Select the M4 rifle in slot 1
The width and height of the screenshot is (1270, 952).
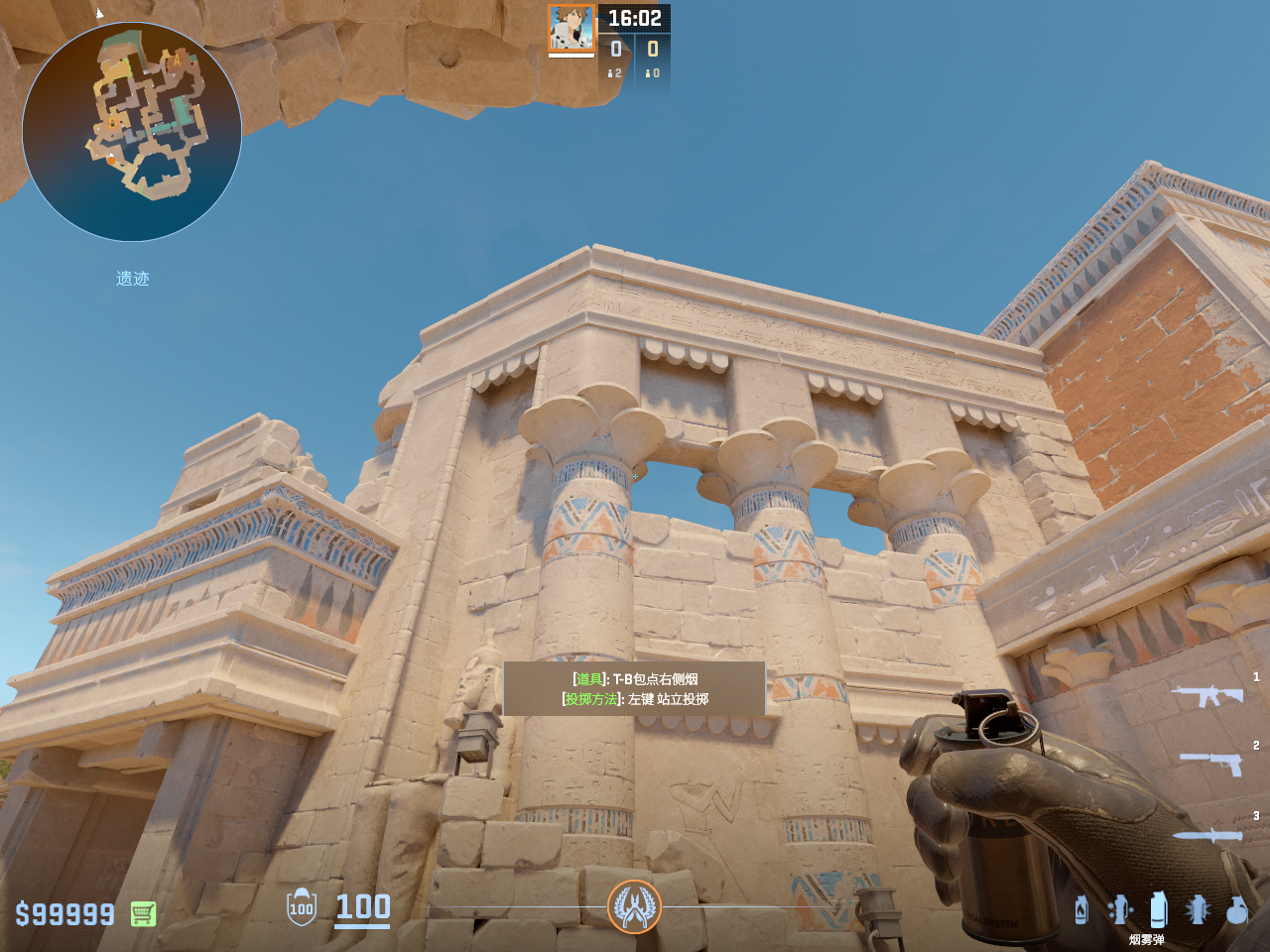tap(1206, 695)
